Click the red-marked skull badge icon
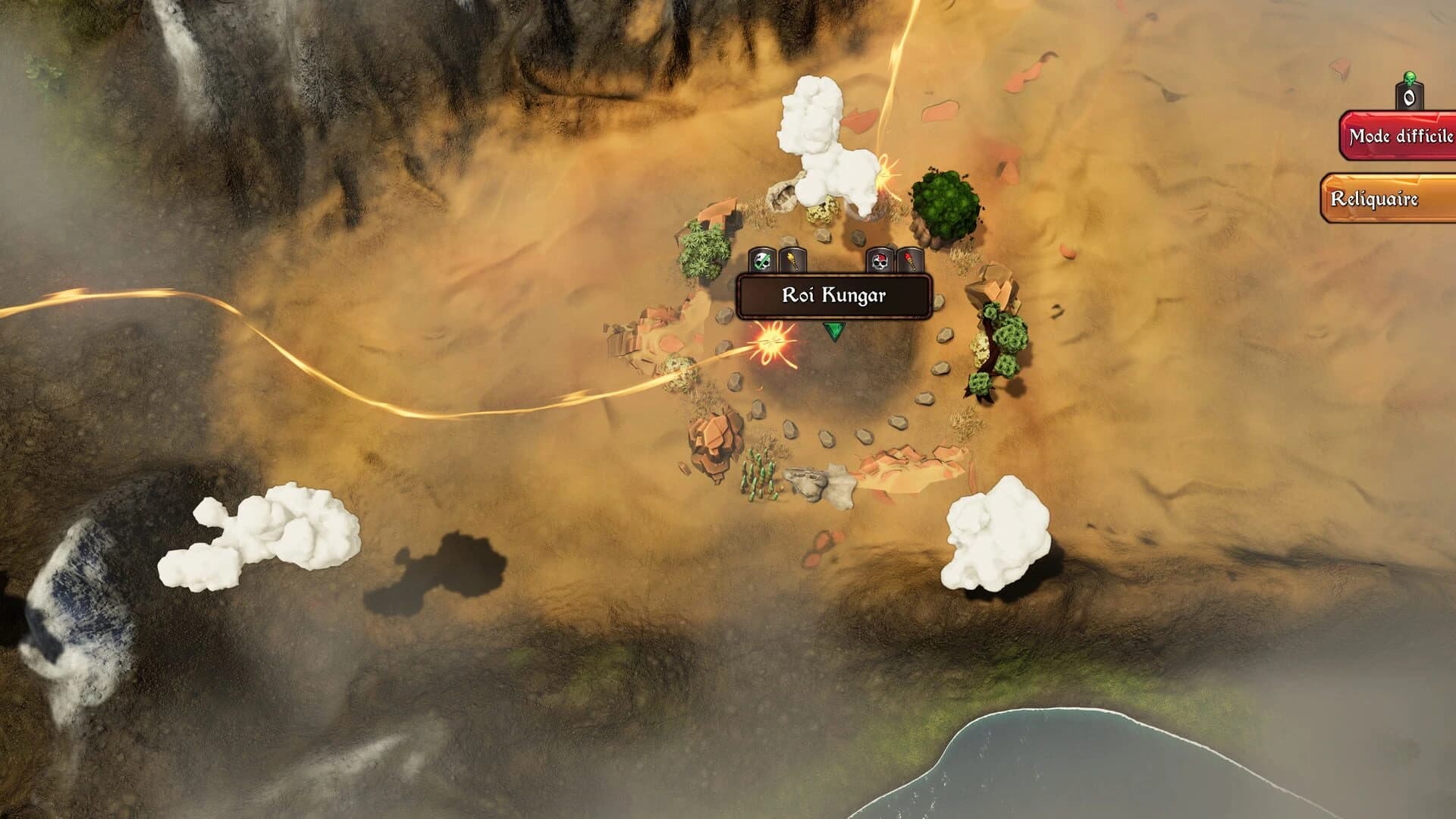 point(880,261)
